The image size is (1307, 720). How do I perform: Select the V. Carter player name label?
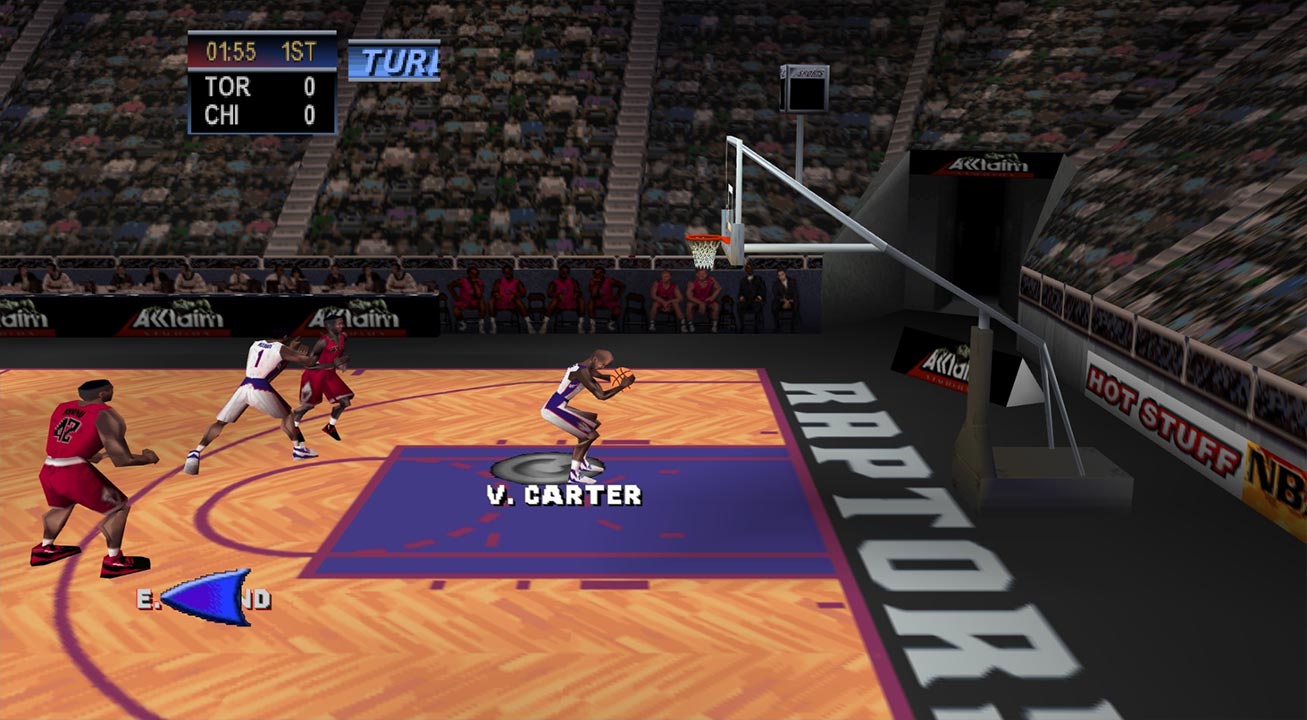pos(564,495)
